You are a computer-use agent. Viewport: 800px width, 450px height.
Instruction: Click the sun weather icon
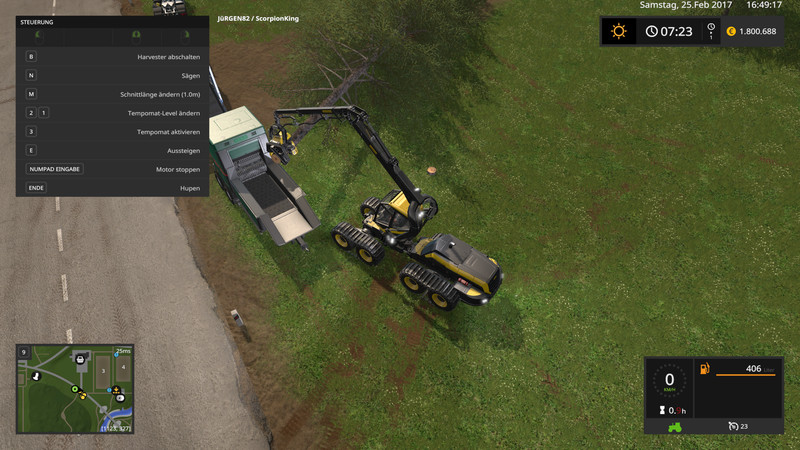618,31
